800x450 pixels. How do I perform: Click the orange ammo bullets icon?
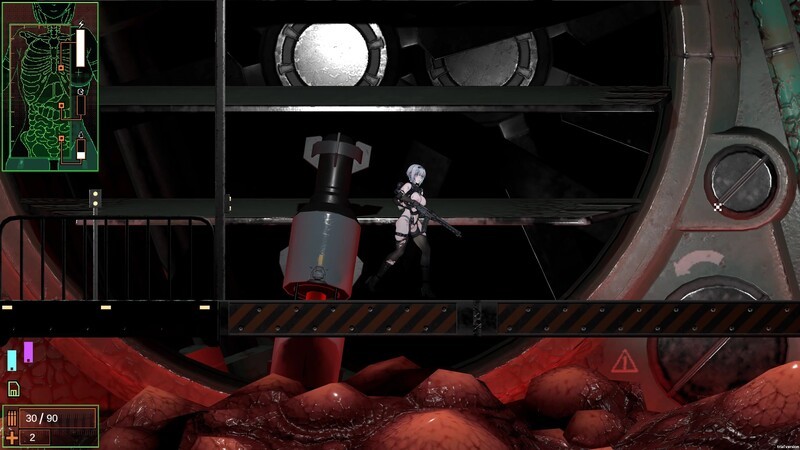coord(12,418)
